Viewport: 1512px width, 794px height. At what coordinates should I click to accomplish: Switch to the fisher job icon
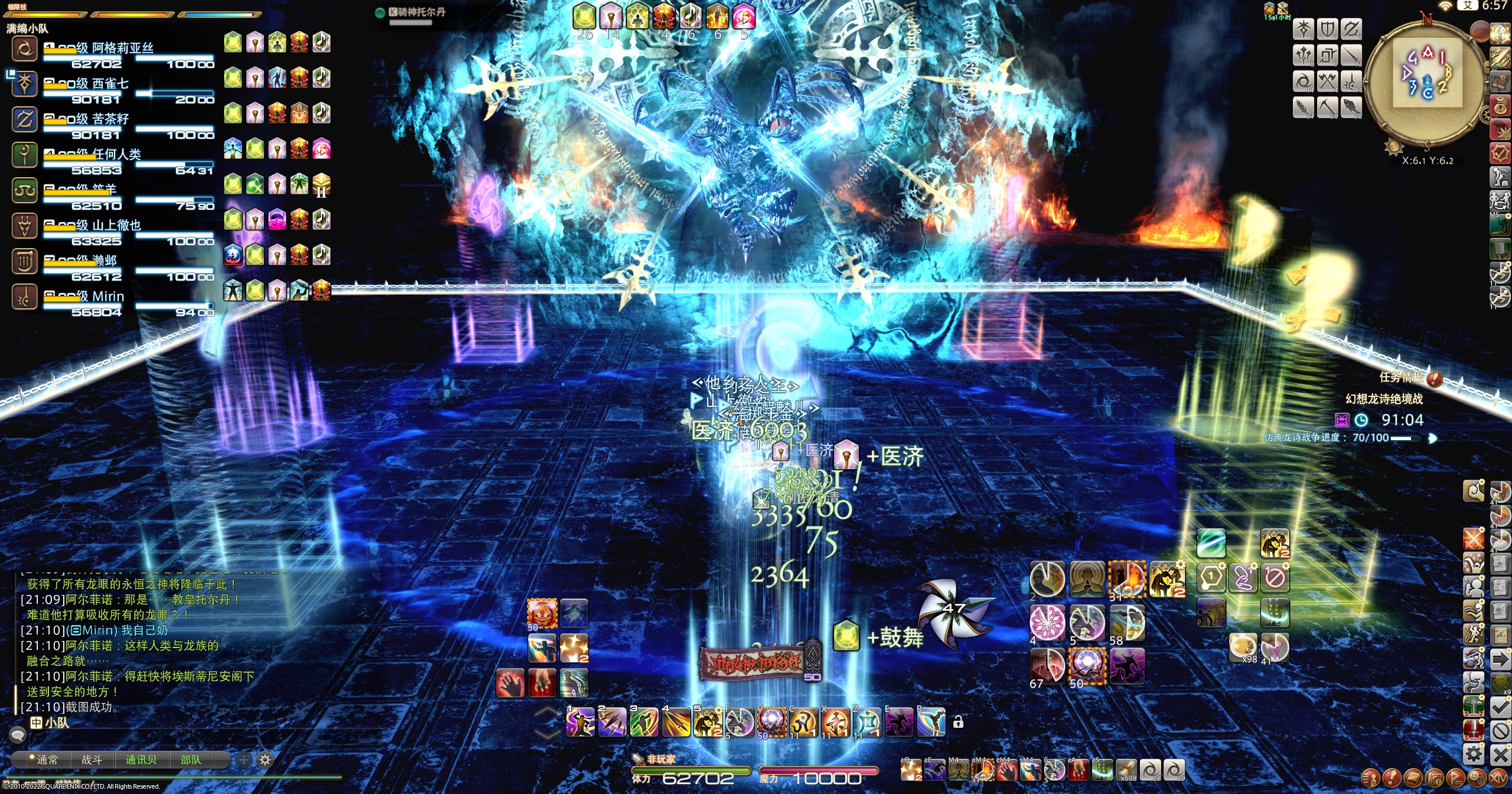1351,107
